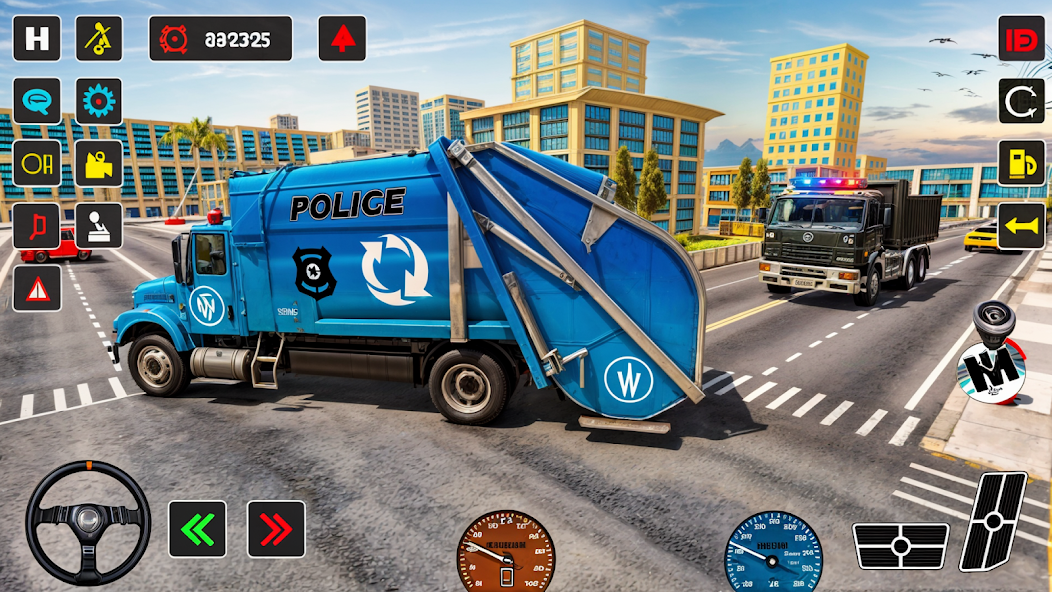Tap the white H button

[37, 39]
